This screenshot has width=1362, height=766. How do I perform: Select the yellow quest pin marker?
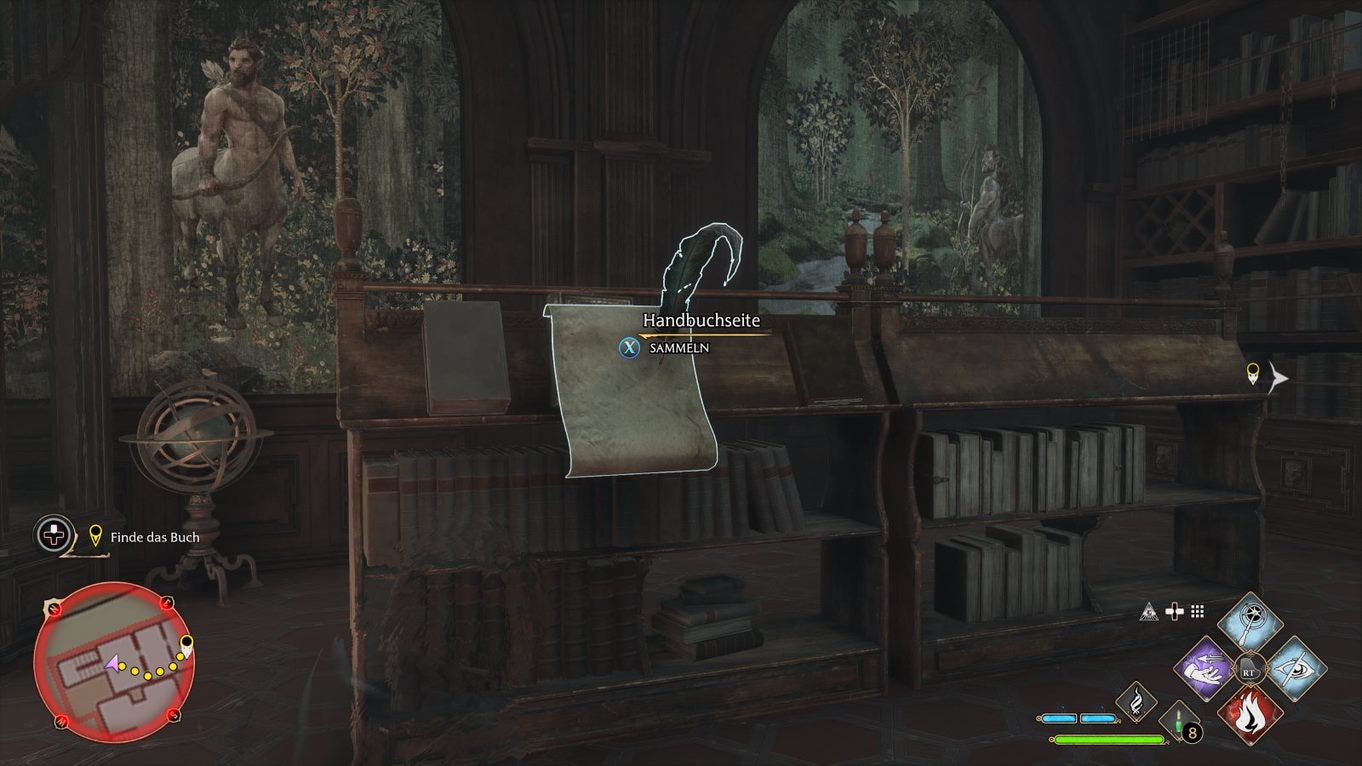click(94, 536)
